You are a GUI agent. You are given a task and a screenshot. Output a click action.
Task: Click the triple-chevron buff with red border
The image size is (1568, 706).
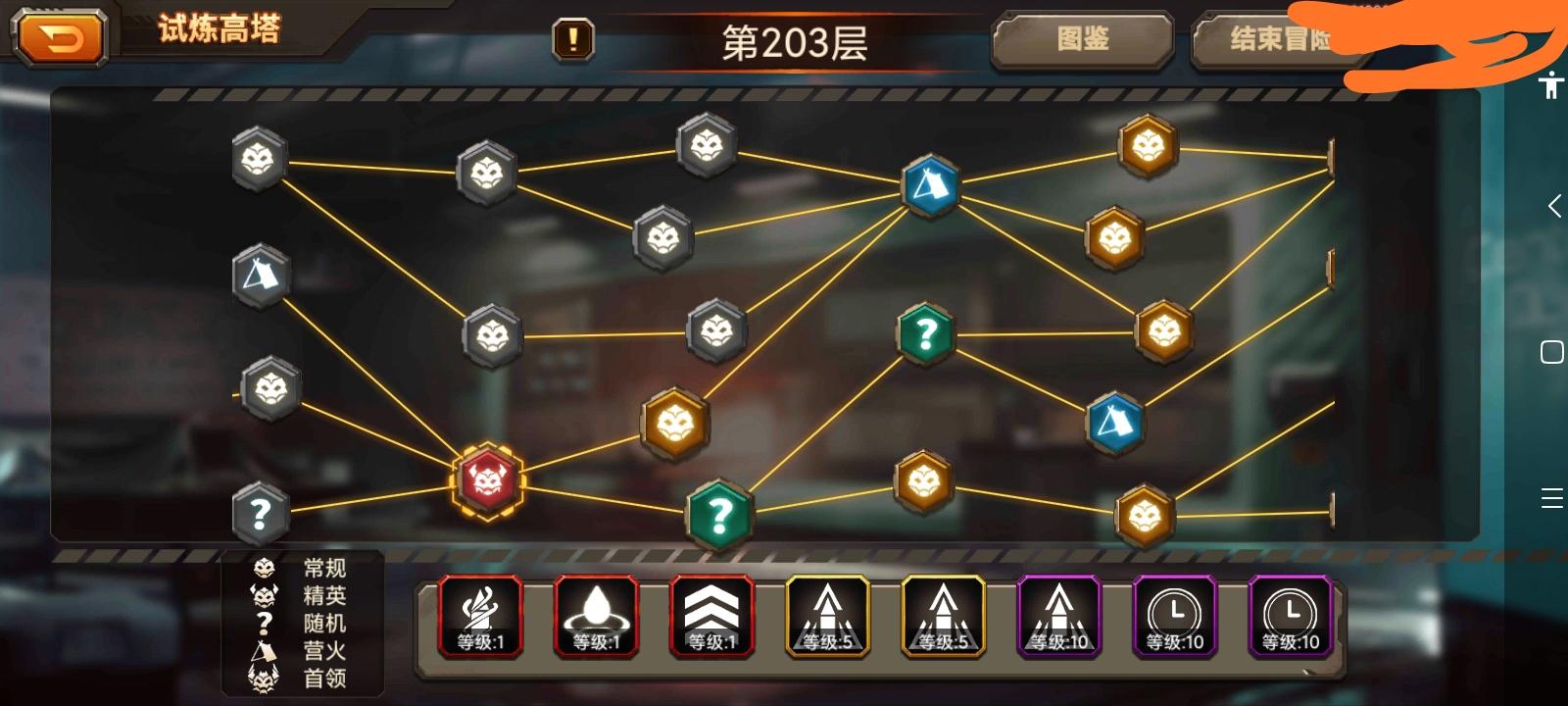tap(711, 616)
